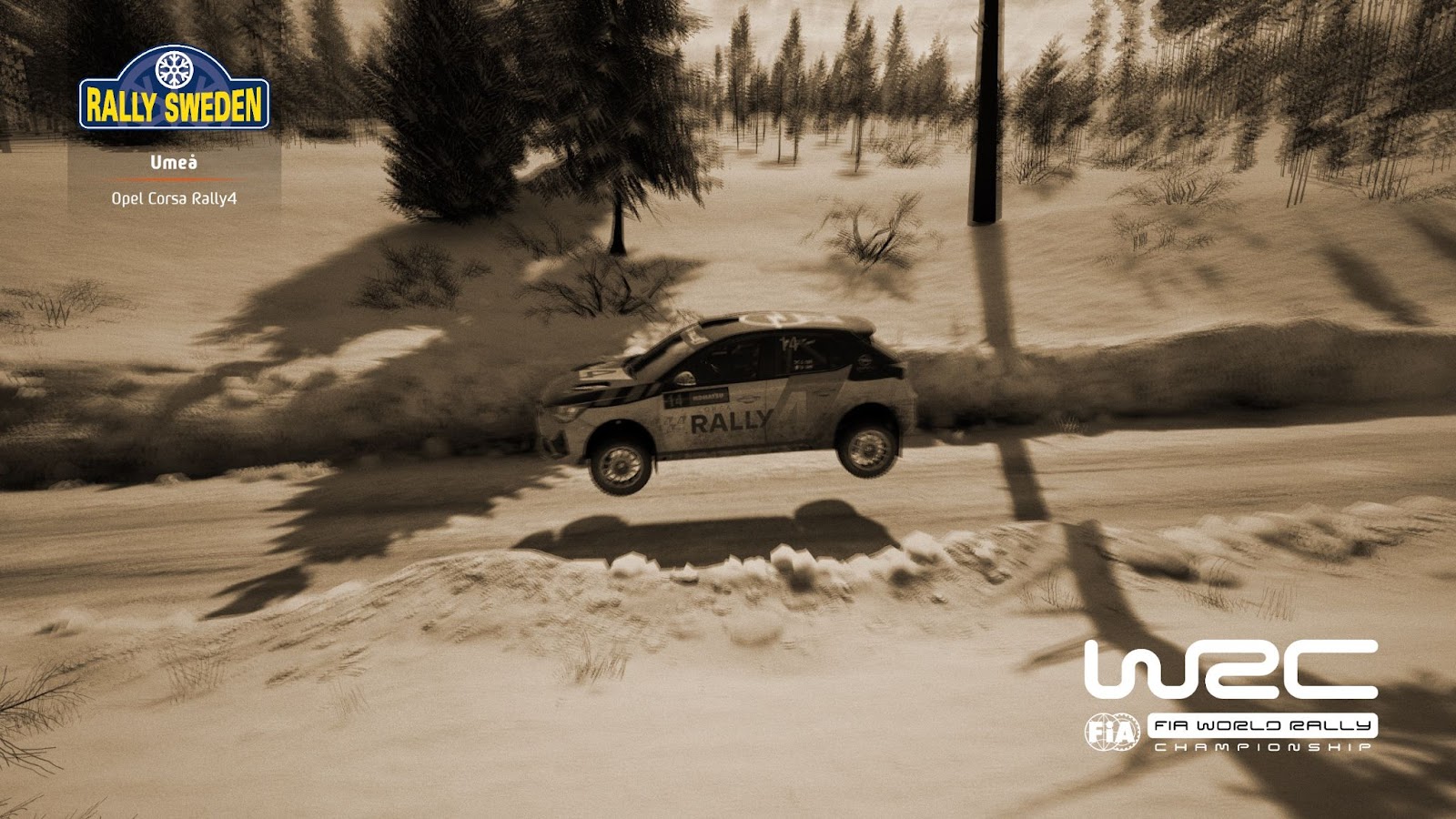Image resolution: width=1456 pixels, height=819 pixels.
Task: Open the Opel Corsa Rally4 vehicle label
Action: pos(174,197)
